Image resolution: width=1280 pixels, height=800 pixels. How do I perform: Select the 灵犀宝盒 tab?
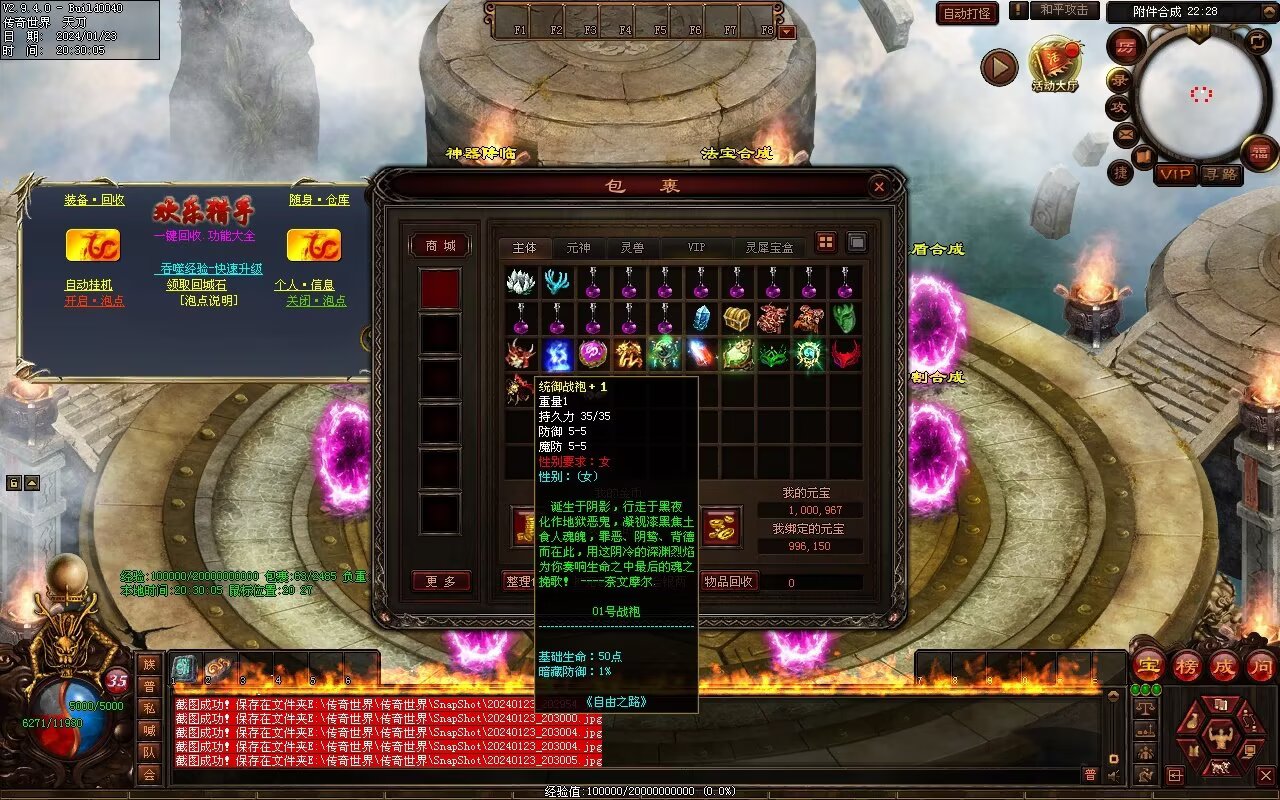tap(769, 247)
